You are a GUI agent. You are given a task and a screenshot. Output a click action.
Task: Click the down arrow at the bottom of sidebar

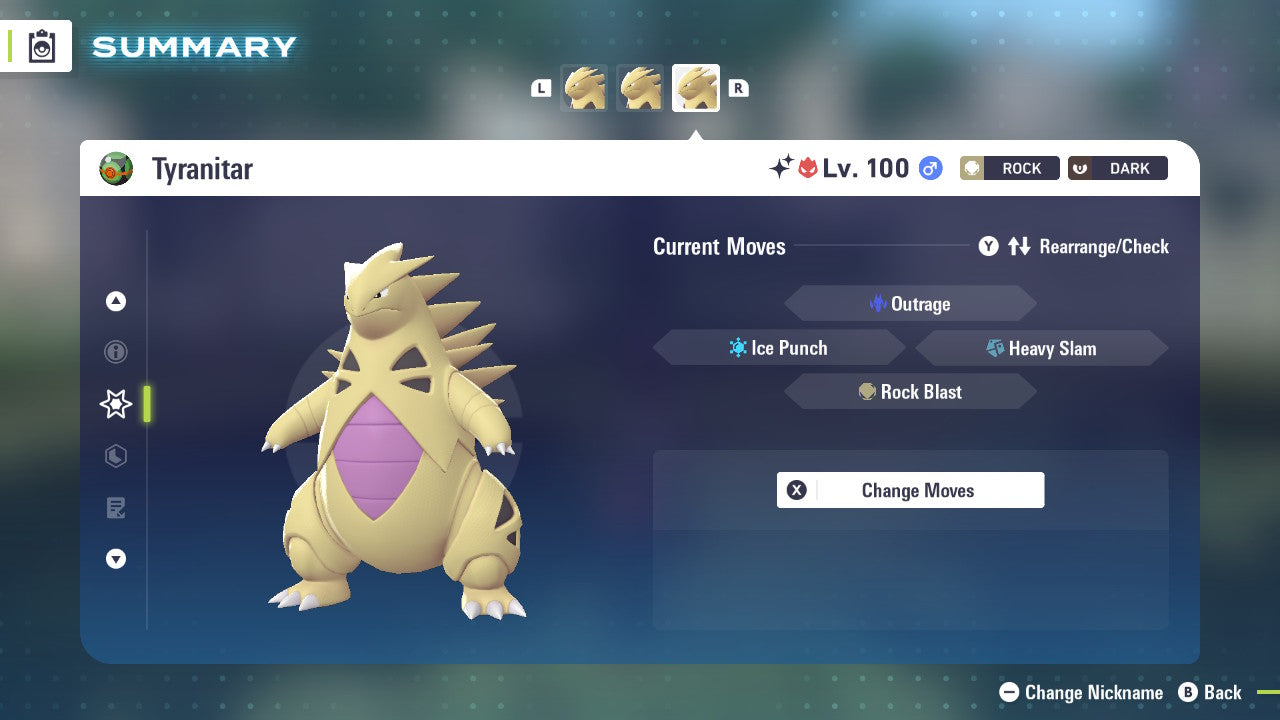pos(116,559)
